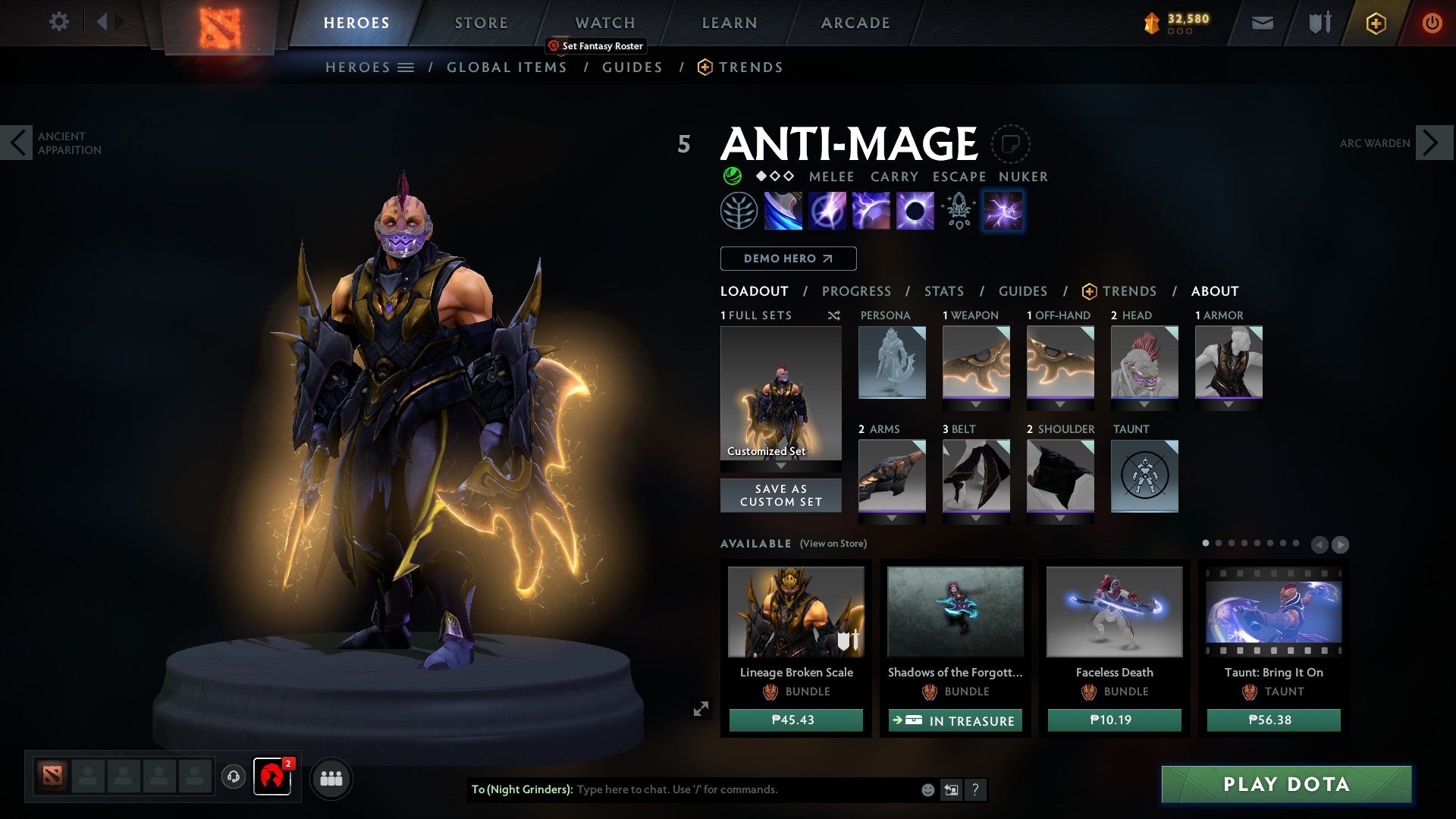
Task: Toggle the emoticon panel in the chat bar
Action: (927, 789)
